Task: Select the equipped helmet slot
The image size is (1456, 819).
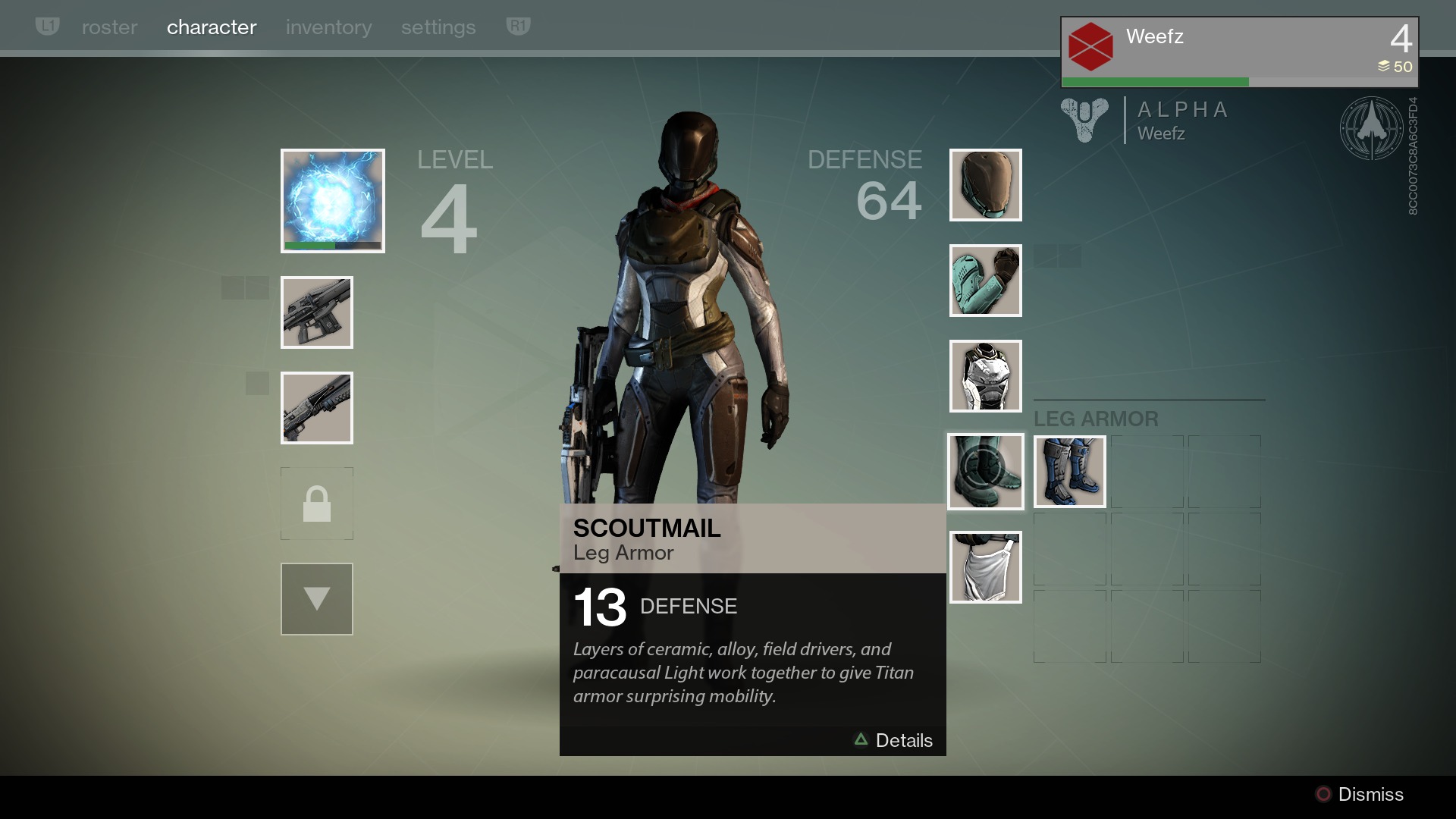Action: [x=985, y=185]
